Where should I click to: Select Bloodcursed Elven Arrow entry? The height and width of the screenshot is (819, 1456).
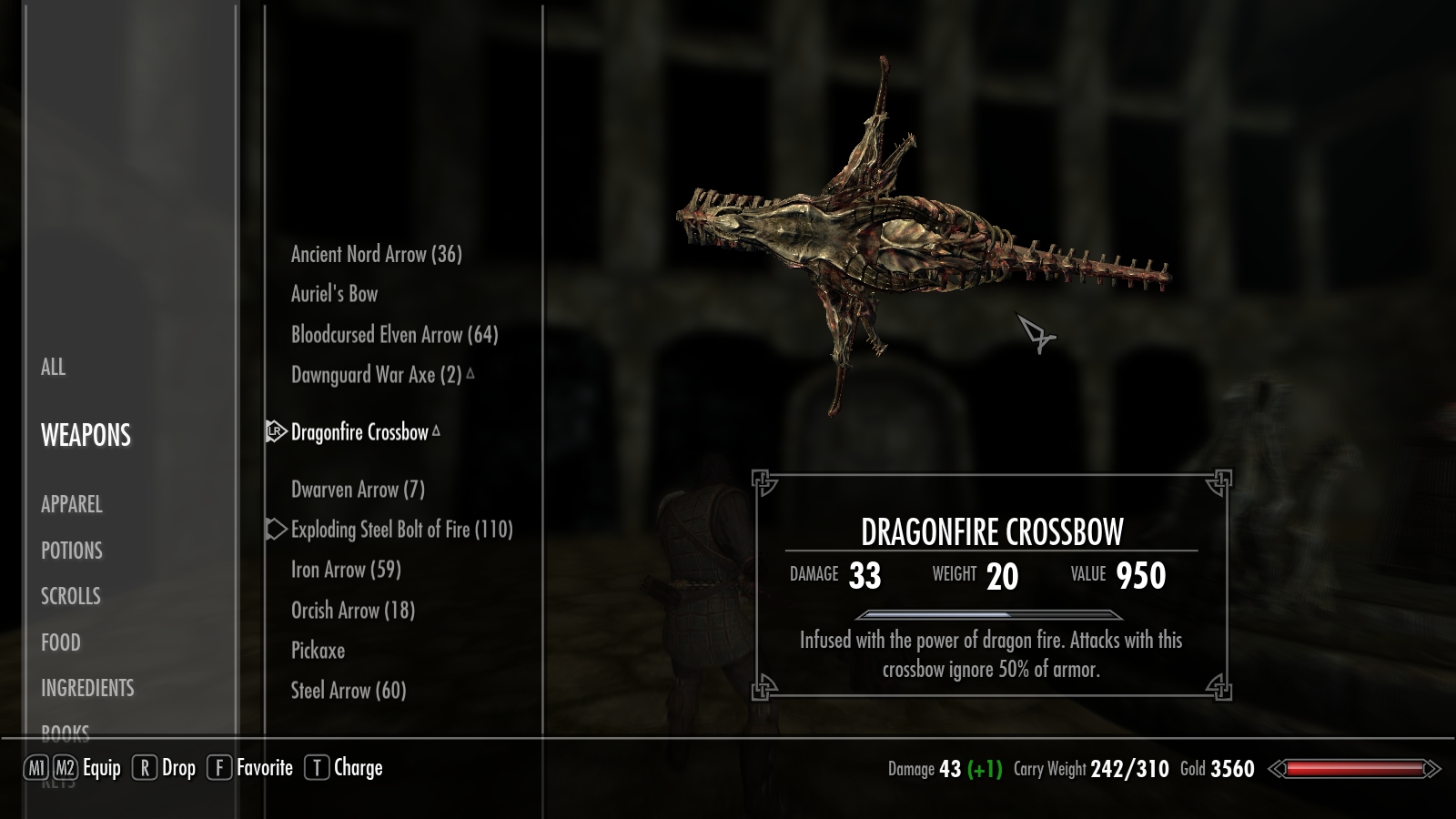click(394, 335)
